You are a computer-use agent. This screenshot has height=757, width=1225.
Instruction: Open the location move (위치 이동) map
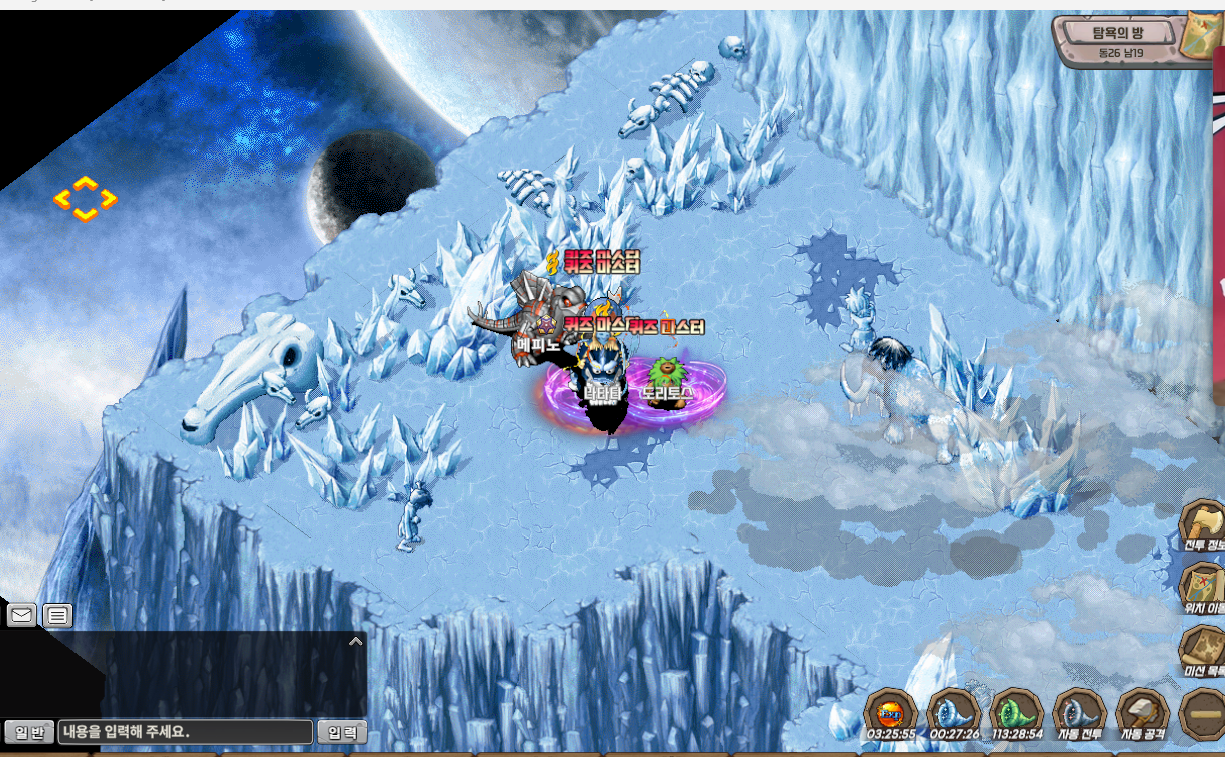tap(1202, 588)
